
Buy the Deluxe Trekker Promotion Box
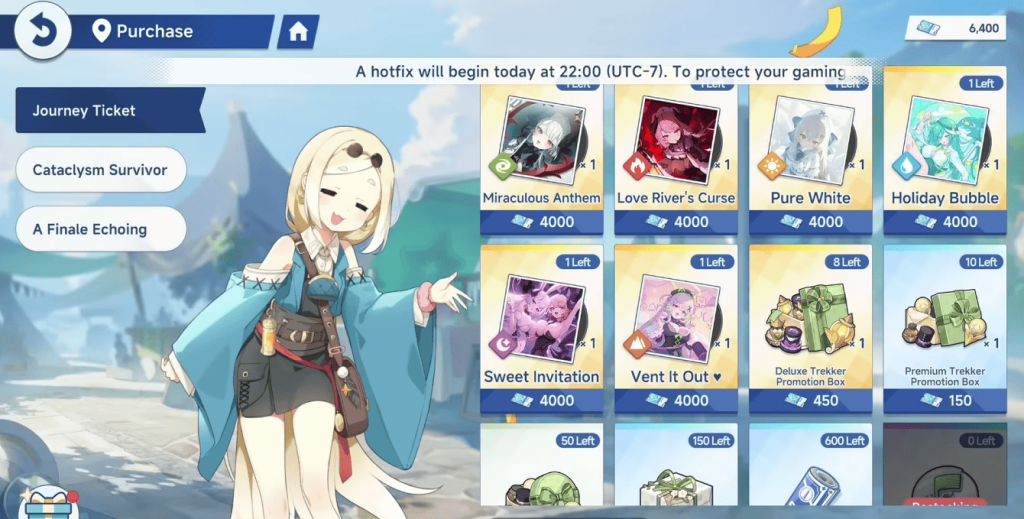pos(809,330)
